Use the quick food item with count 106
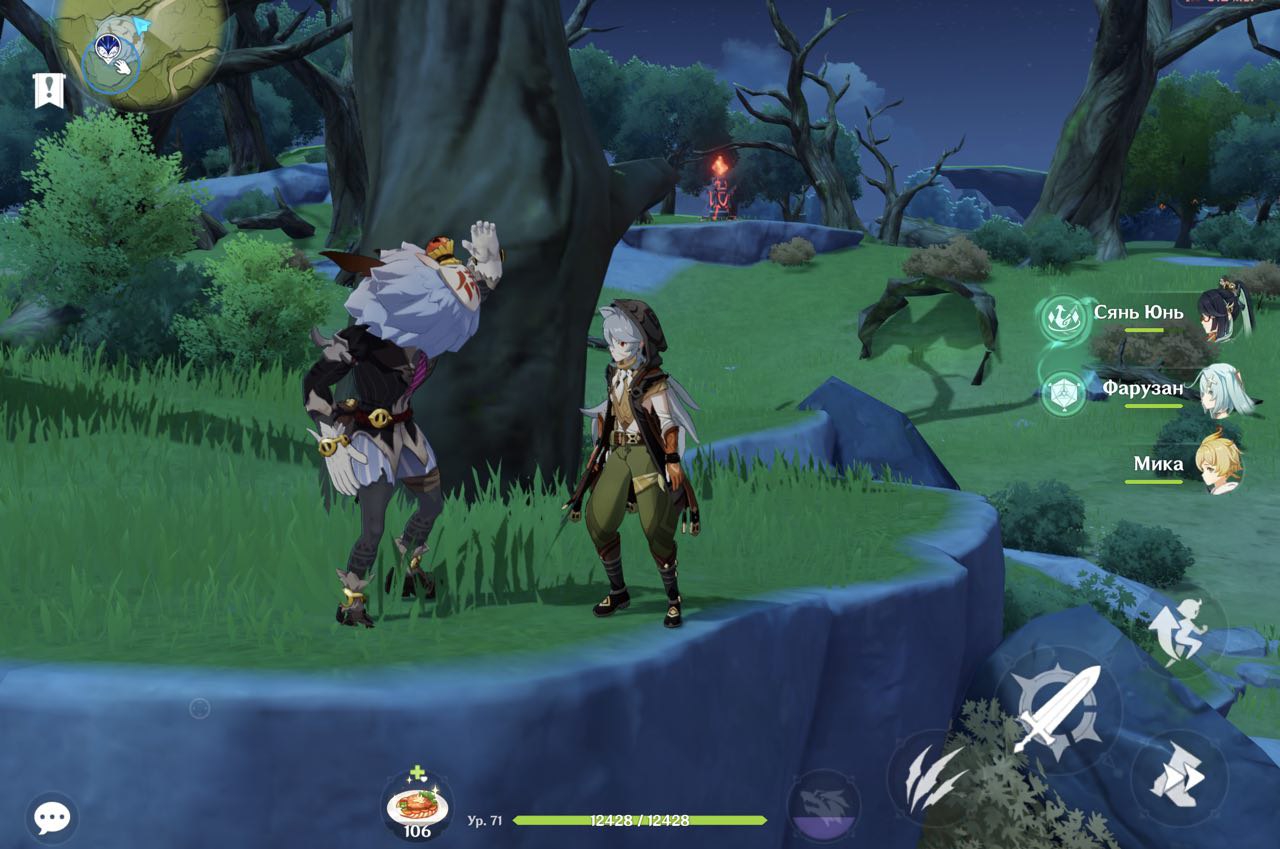1280x849 pixels. 417,805
